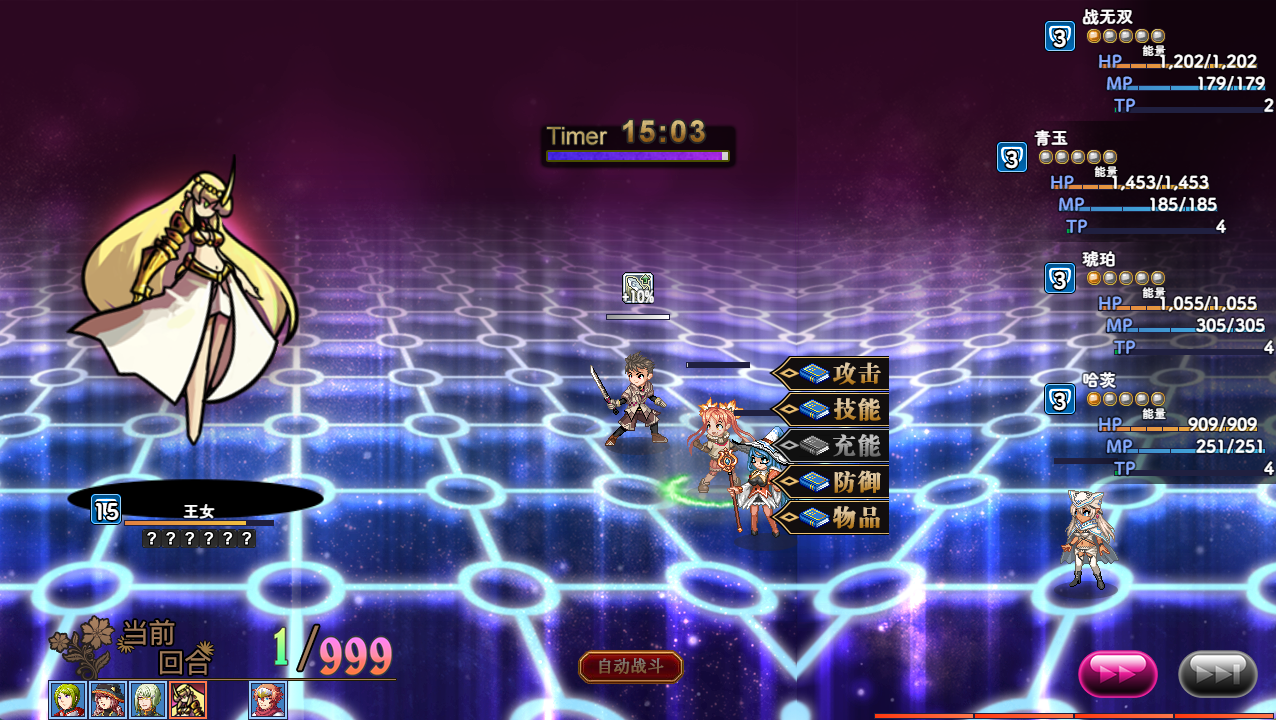
Task: Open the 物品 item command
Action: tap(832, 517)
